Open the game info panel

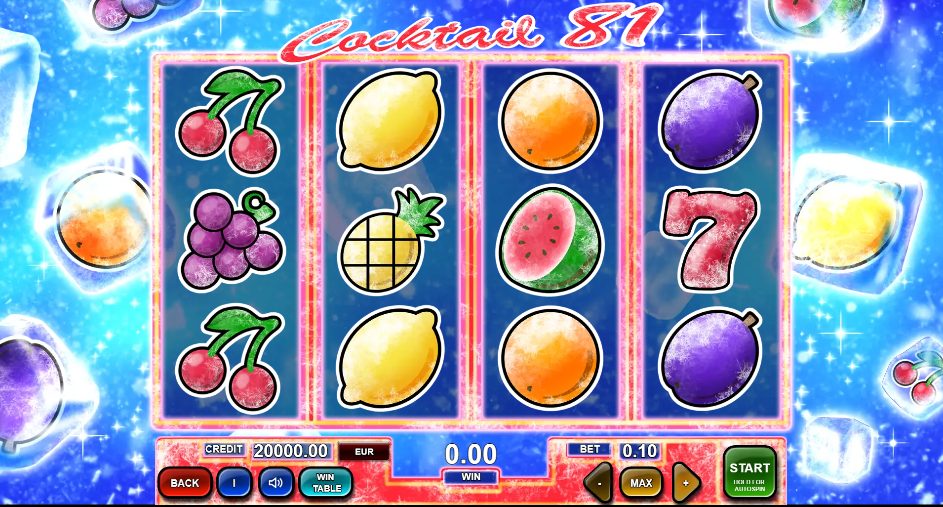tap(233, 483)
